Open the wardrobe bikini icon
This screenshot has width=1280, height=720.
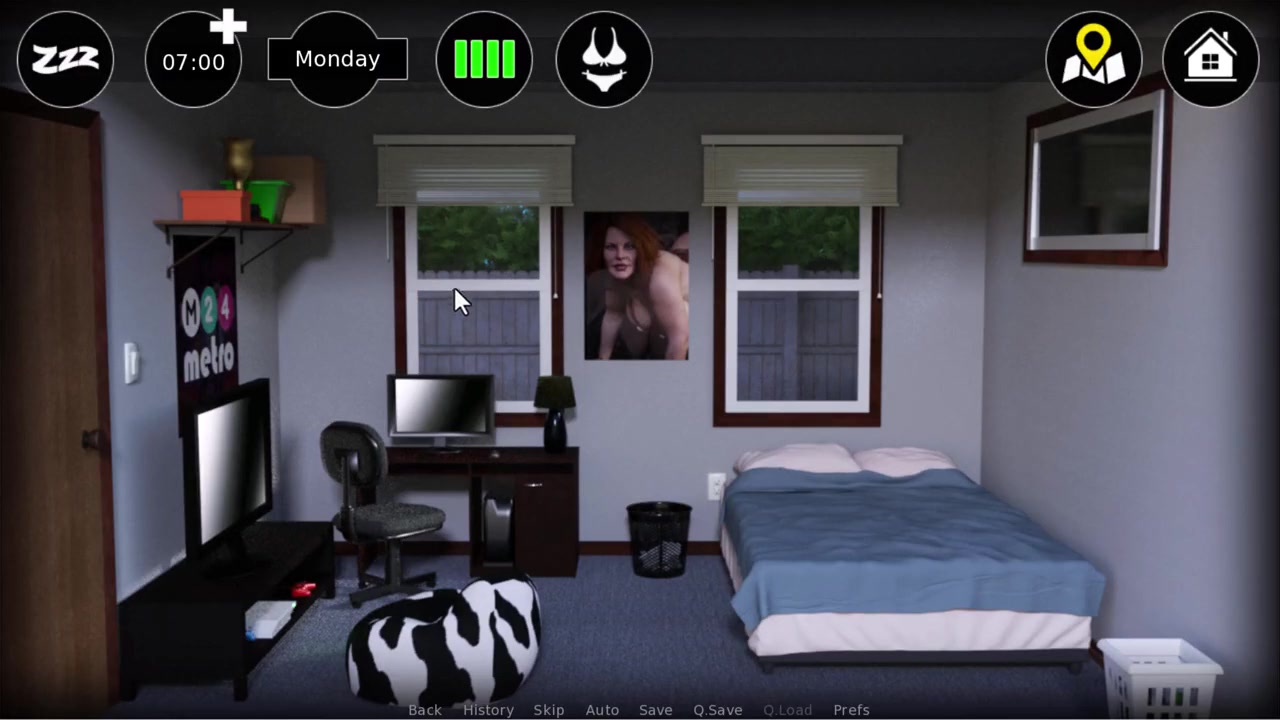[x=604, y=60]
